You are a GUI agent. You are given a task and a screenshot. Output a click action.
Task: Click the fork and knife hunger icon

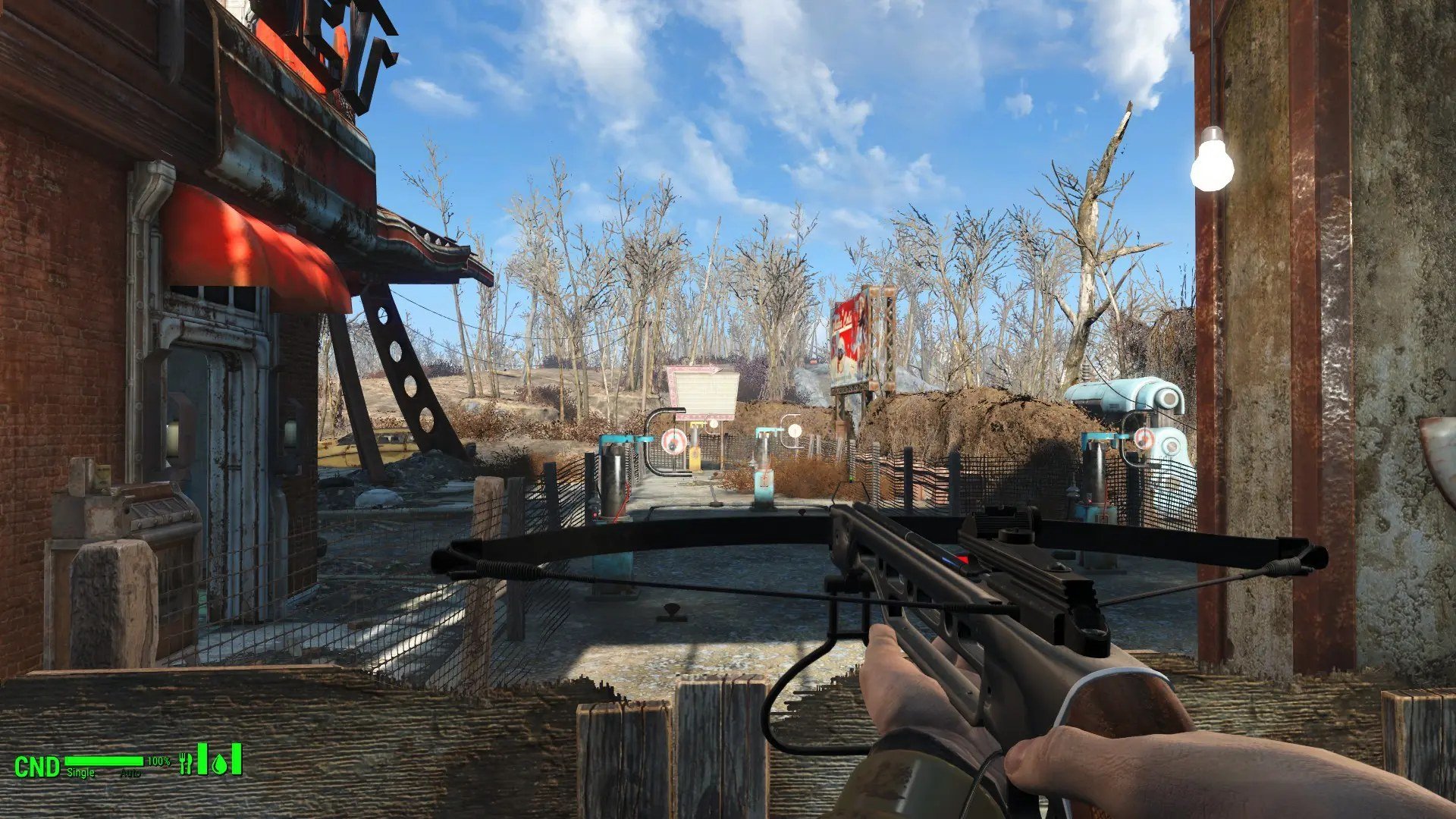point(186,763)
